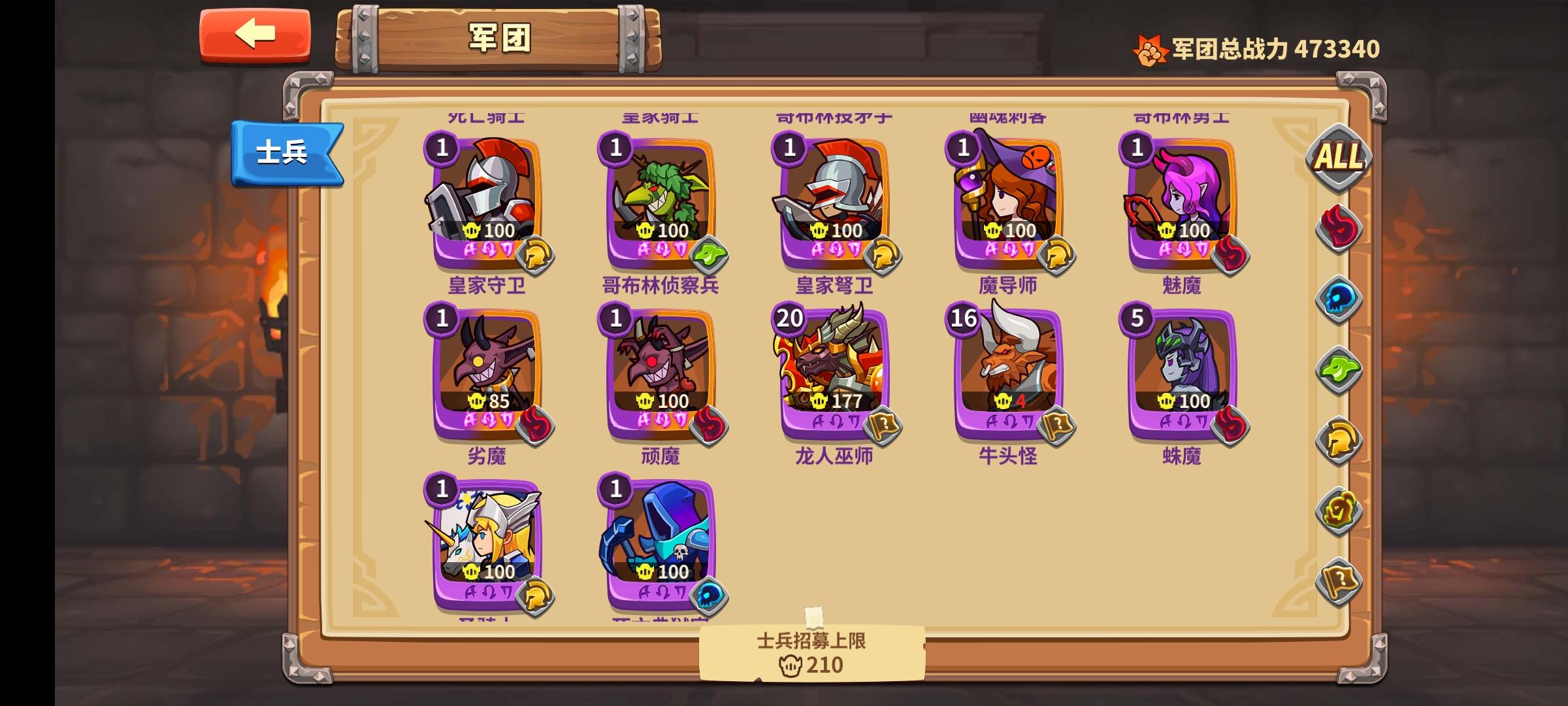The image size is (1568, 706).
Task: Open the 魔导师 soldier card
Action: click(1006, 196)
